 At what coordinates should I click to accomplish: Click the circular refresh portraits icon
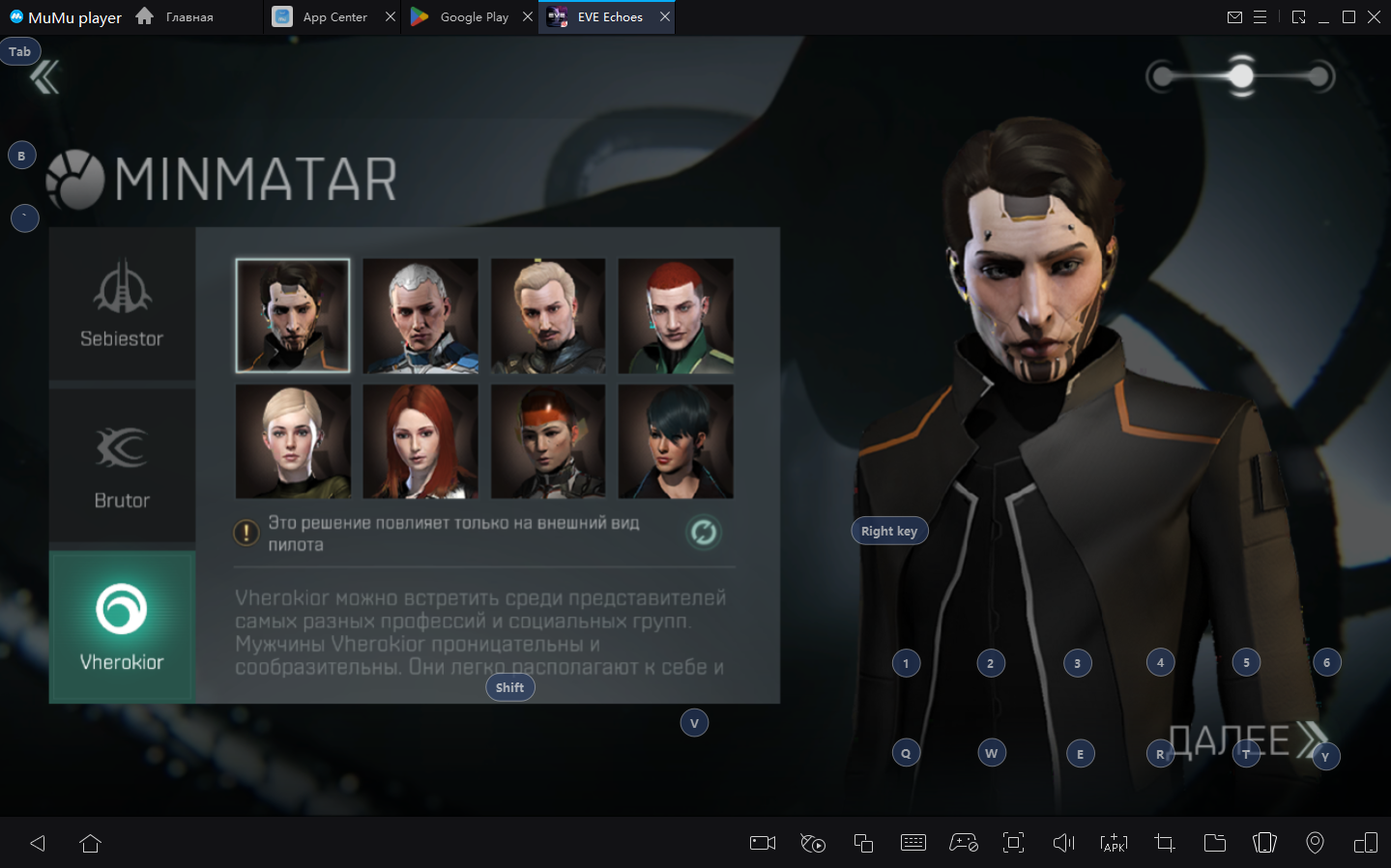[704, 532]
